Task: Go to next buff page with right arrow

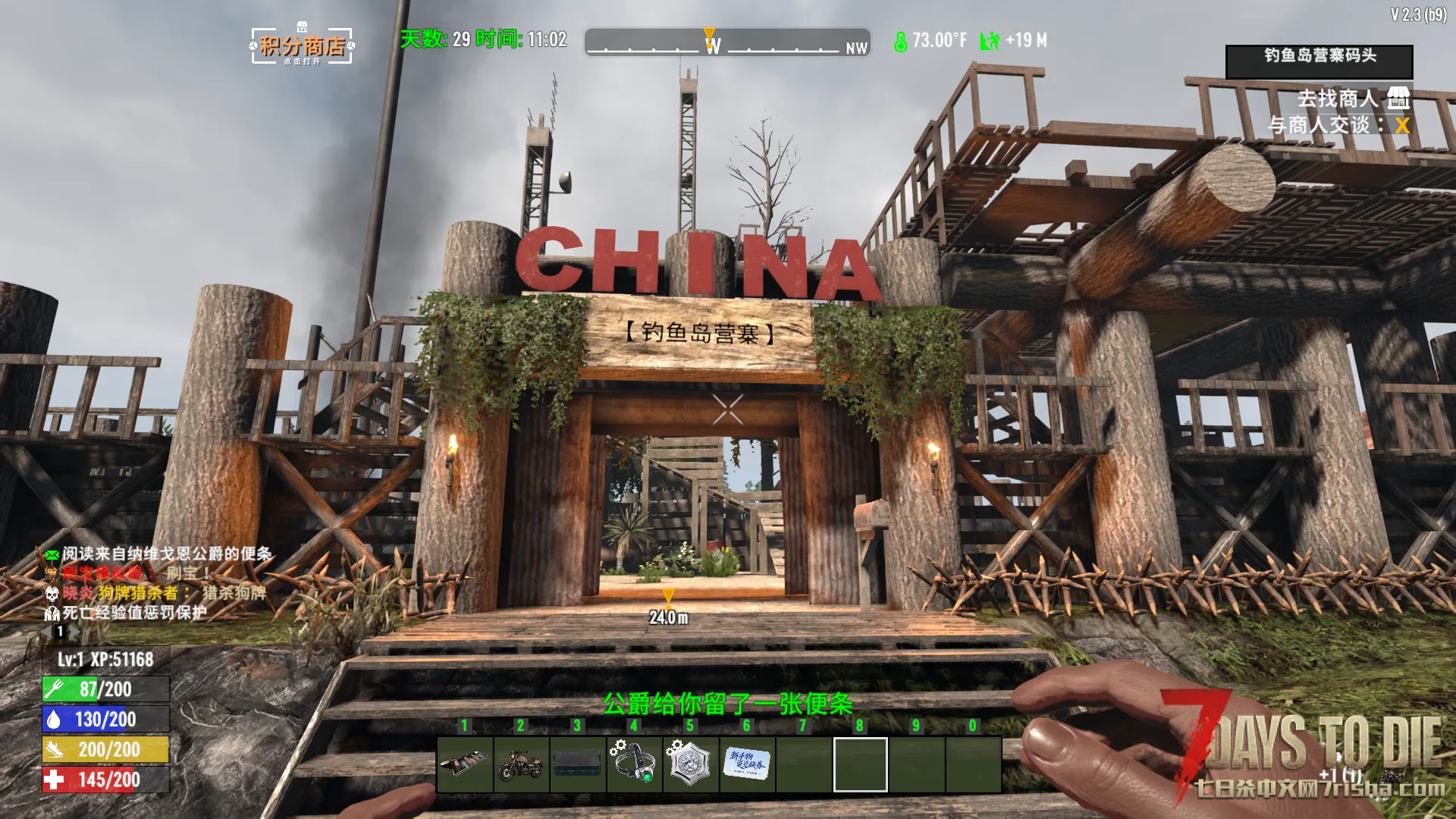Action: tap(75, 632)
